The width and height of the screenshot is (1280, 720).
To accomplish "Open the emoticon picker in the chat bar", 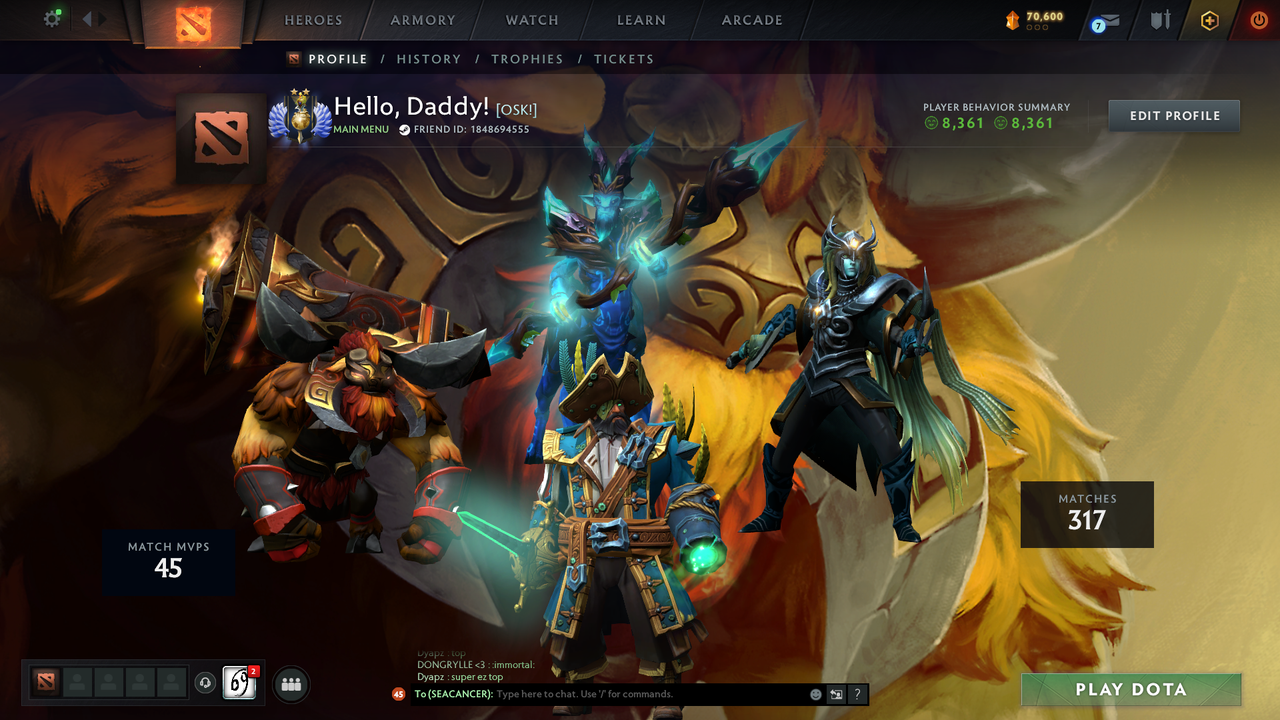I will pos(815,694).
